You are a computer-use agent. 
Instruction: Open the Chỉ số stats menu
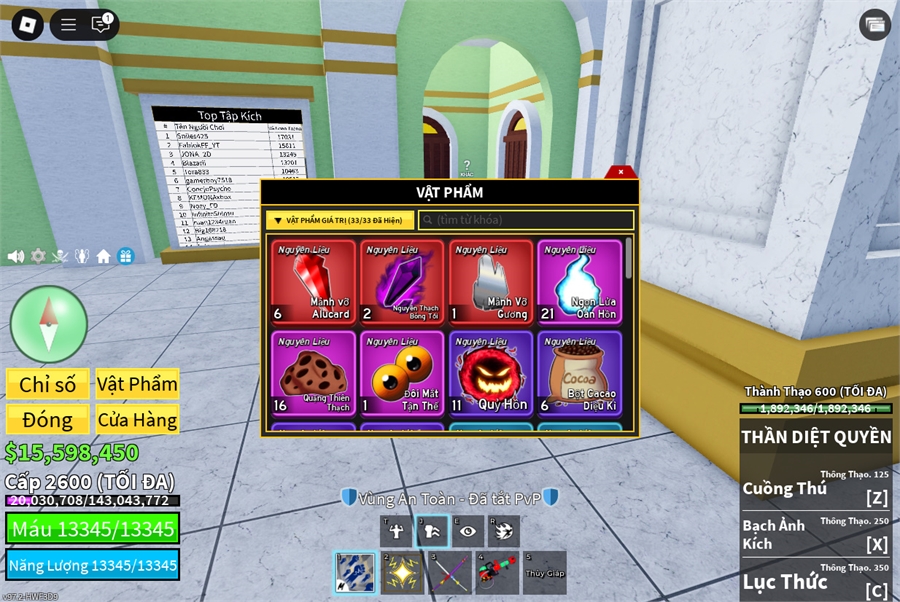pos(47,384)
